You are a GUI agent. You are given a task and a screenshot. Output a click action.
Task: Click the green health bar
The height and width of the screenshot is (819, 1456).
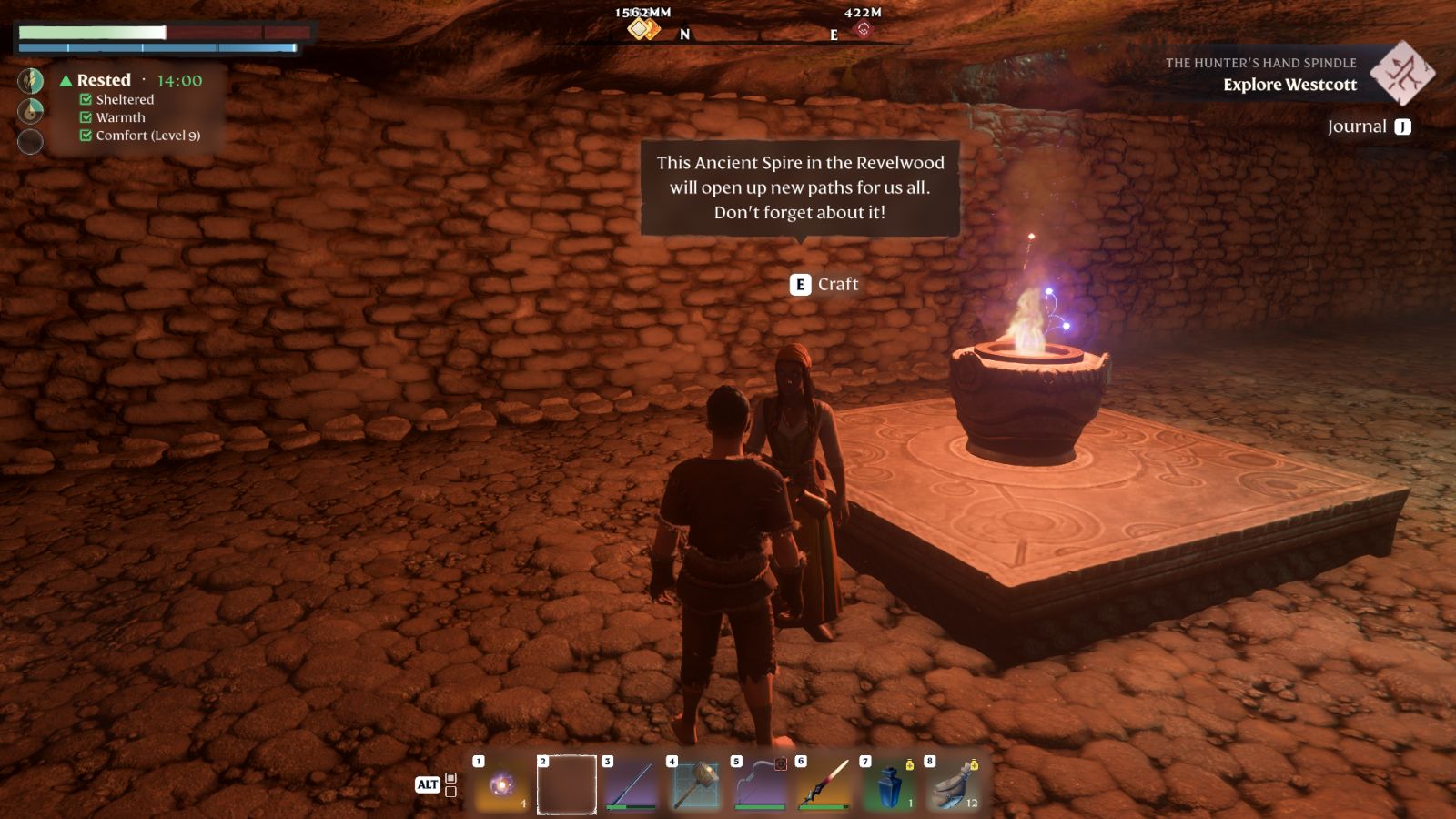pos(91,33)
